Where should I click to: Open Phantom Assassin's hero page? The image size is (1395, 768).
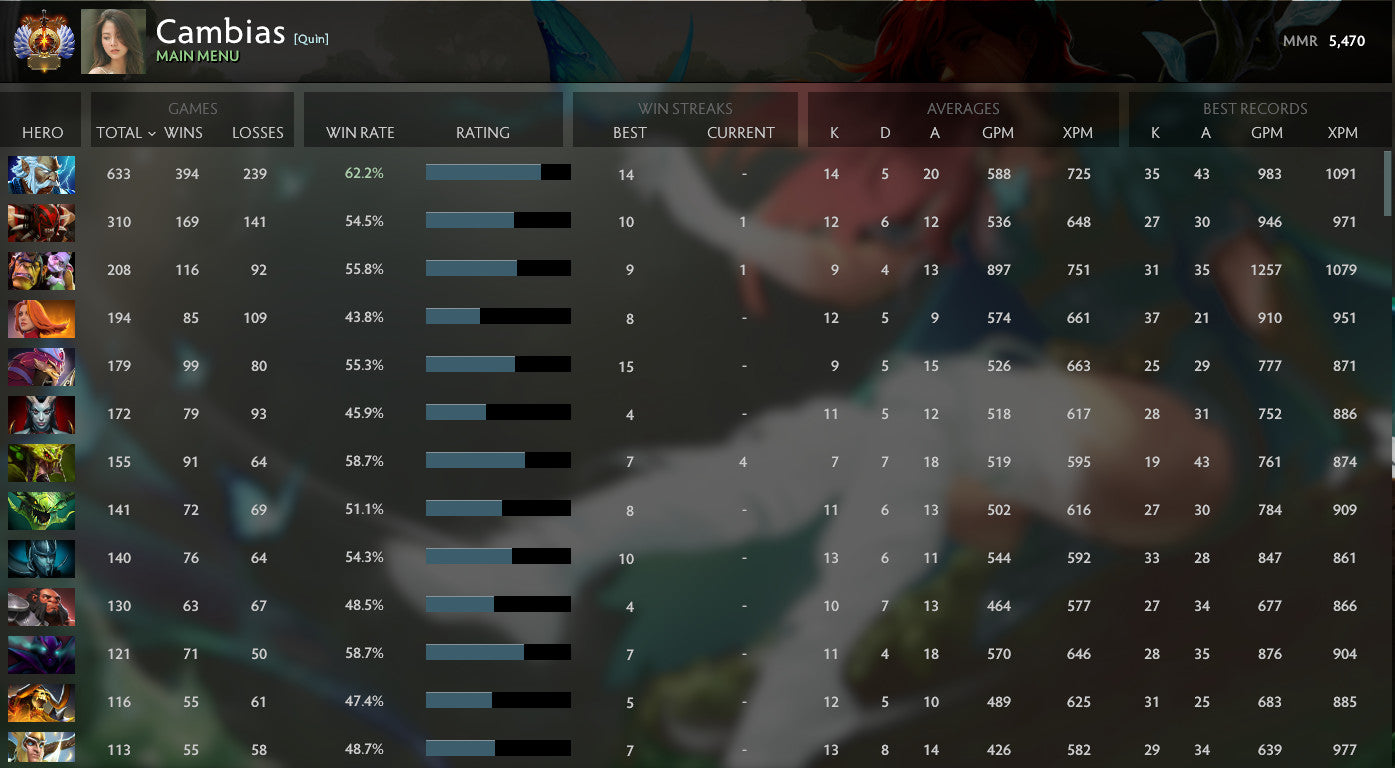pos(41,558)
